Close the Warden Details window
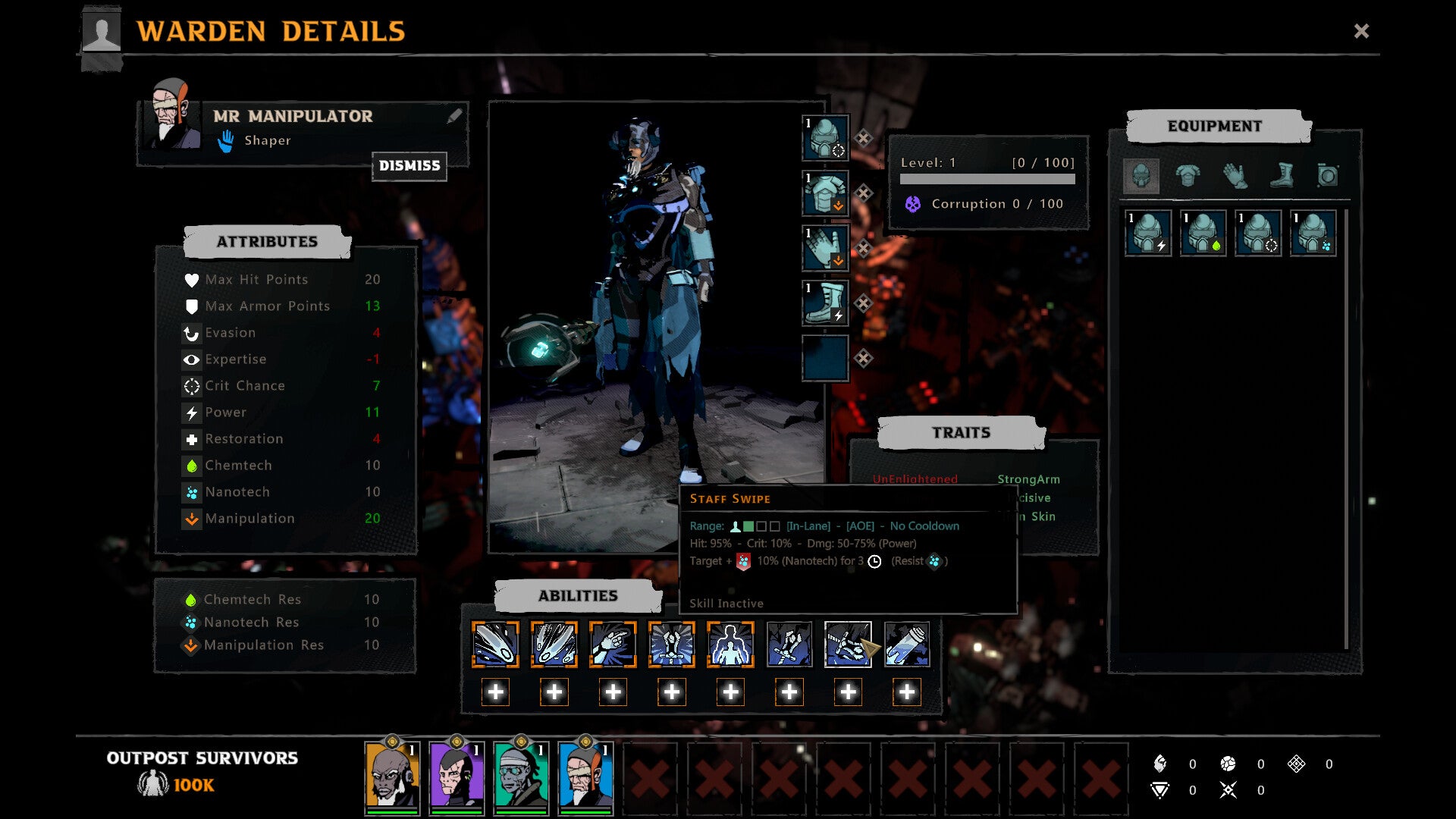1456x819 pixels. [x=1361, y=31]
